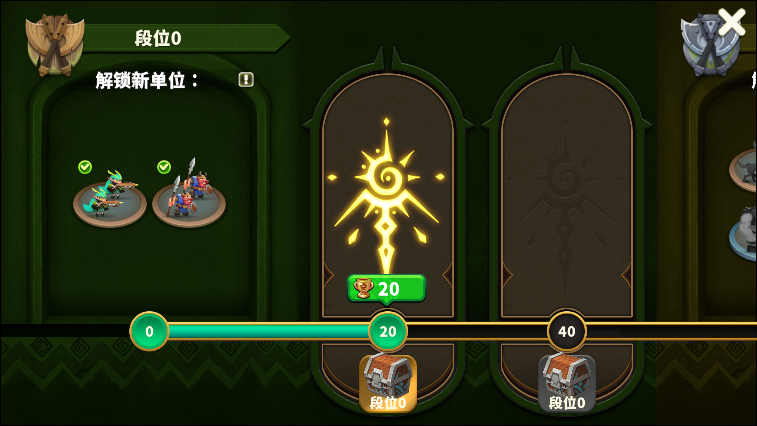Tap the 40 trophy milestone marker
The width and height of the screenshot is (757, 426).
pyautogui.click(x=567, y=331)
